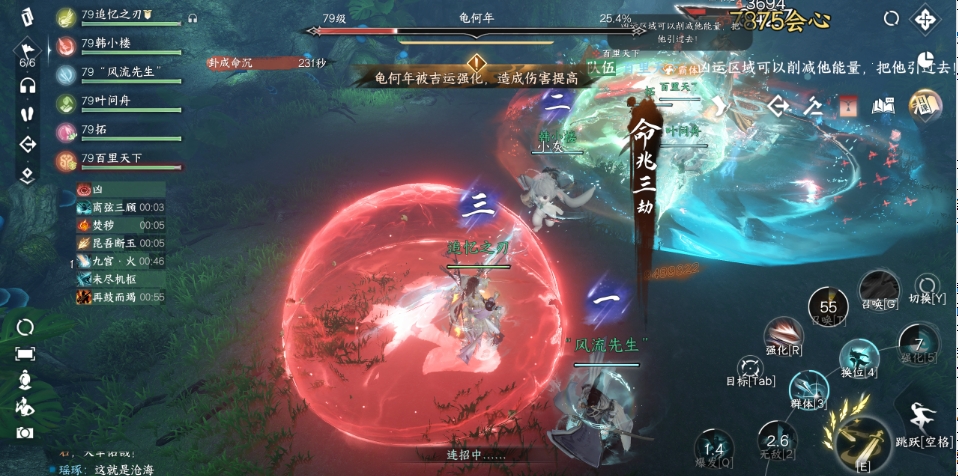The image size is (958, 476).
Task: Open the golden 日课 daily book icon
Action: click(x=925, y=104)
